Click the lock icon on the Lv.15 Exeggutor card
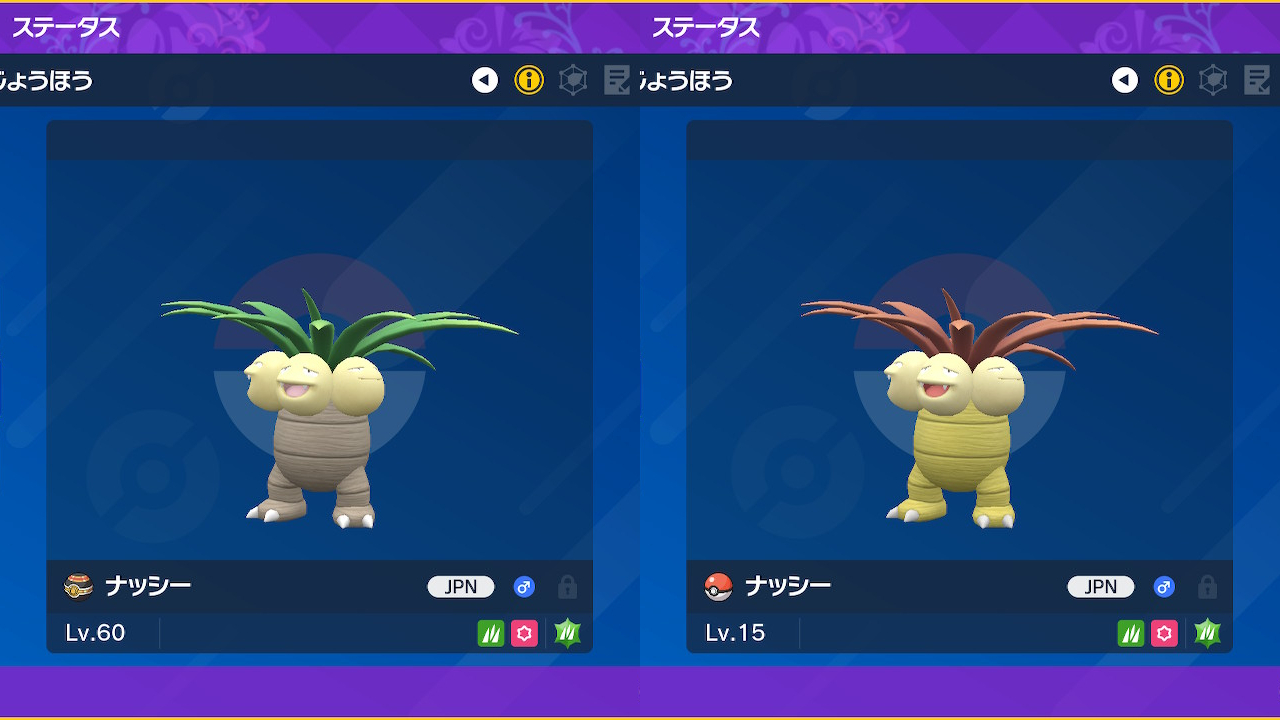This screenshot has height=720, width=1280. pyautogui.click(x=1208, y=587)
